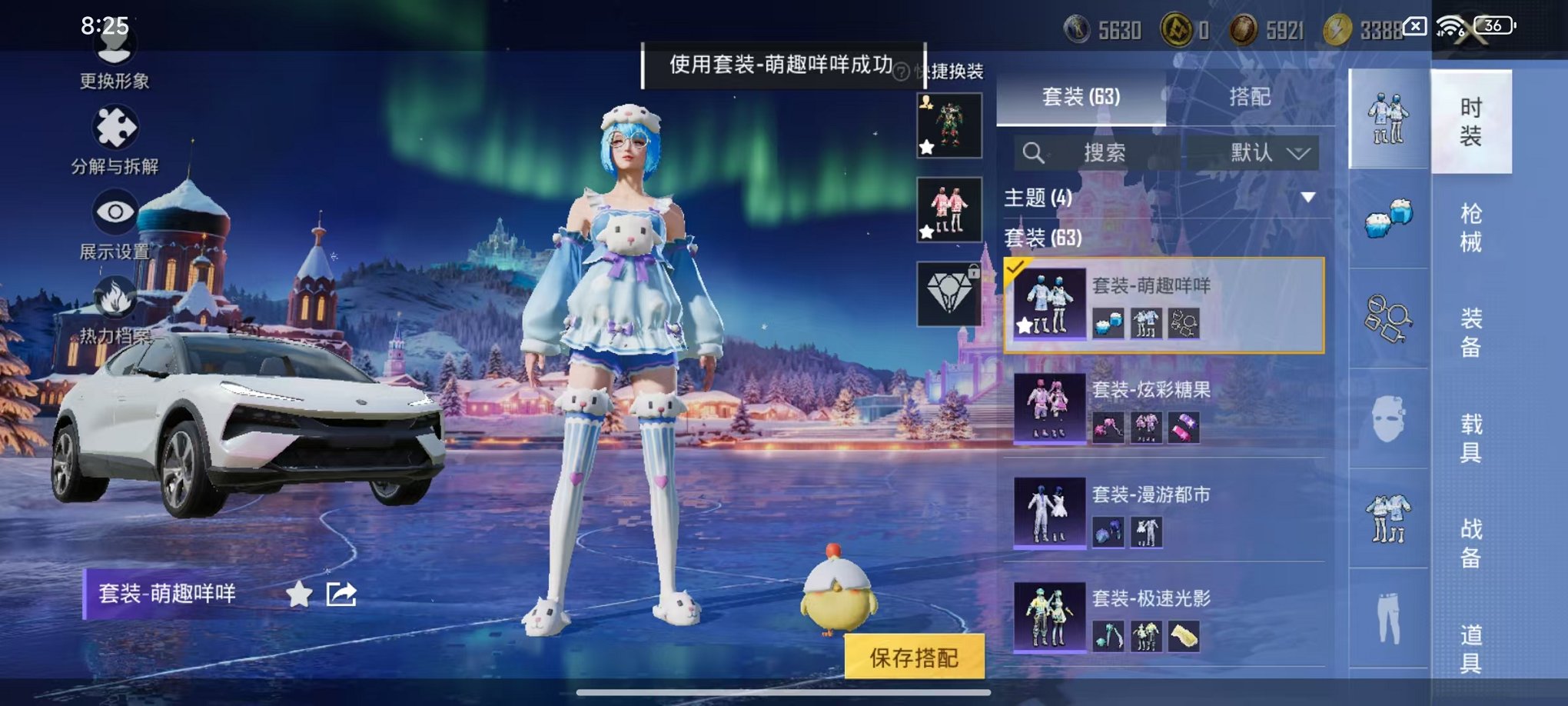
Task: Switch to the 枪械 category tab
Action: [x=1472, y=227]
